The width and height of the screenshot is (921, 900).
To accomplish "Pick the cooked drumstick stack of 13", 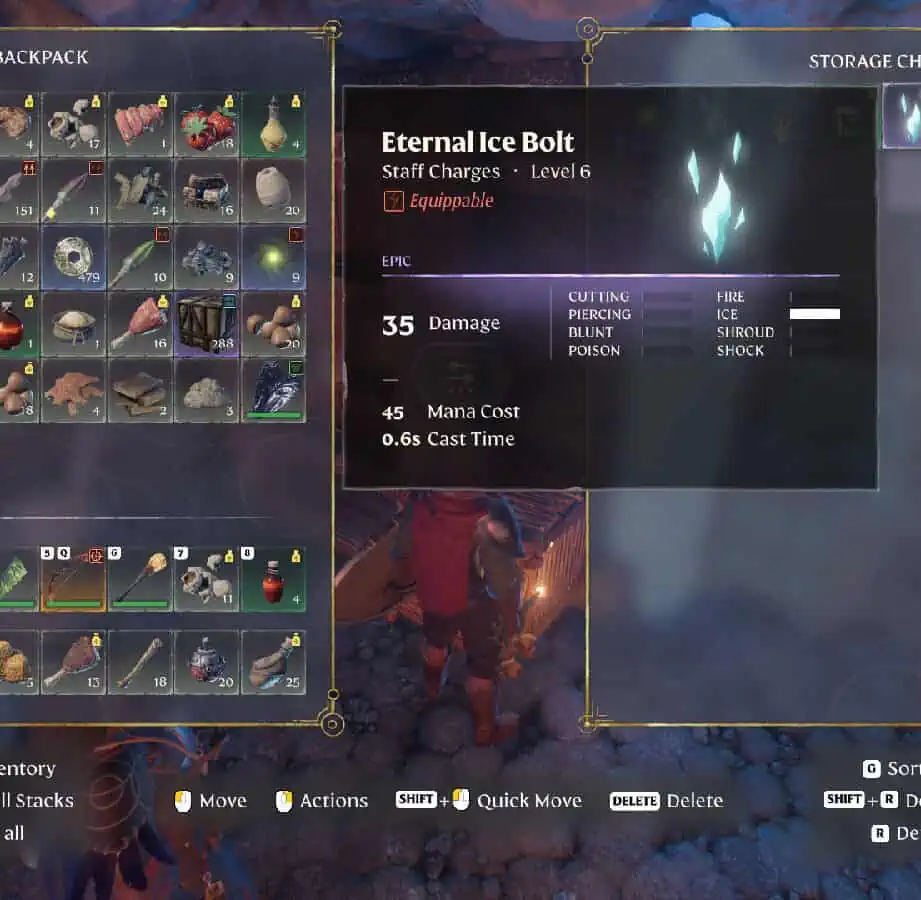I will (74, 662).
